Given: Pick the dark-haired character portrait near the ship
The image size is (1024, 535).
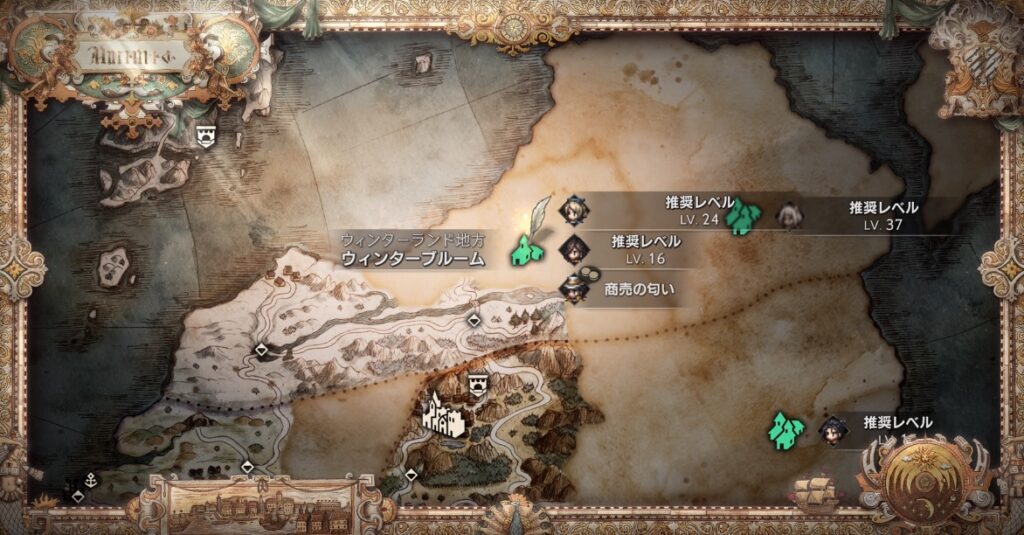Looking at the screenshot, I should (829, 431).
